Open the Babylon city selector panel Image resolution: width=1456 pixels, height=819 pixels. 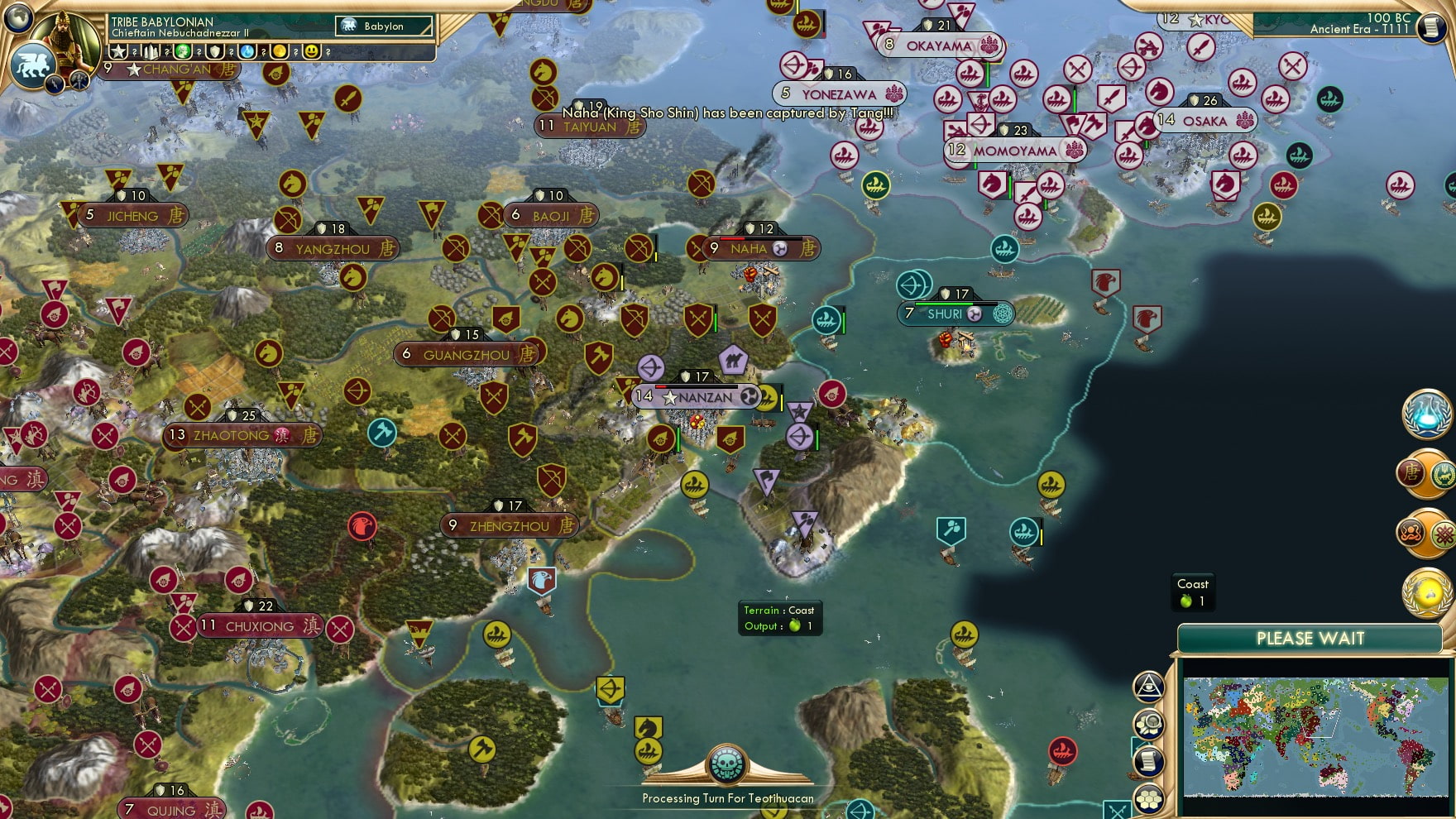[383, 26]
